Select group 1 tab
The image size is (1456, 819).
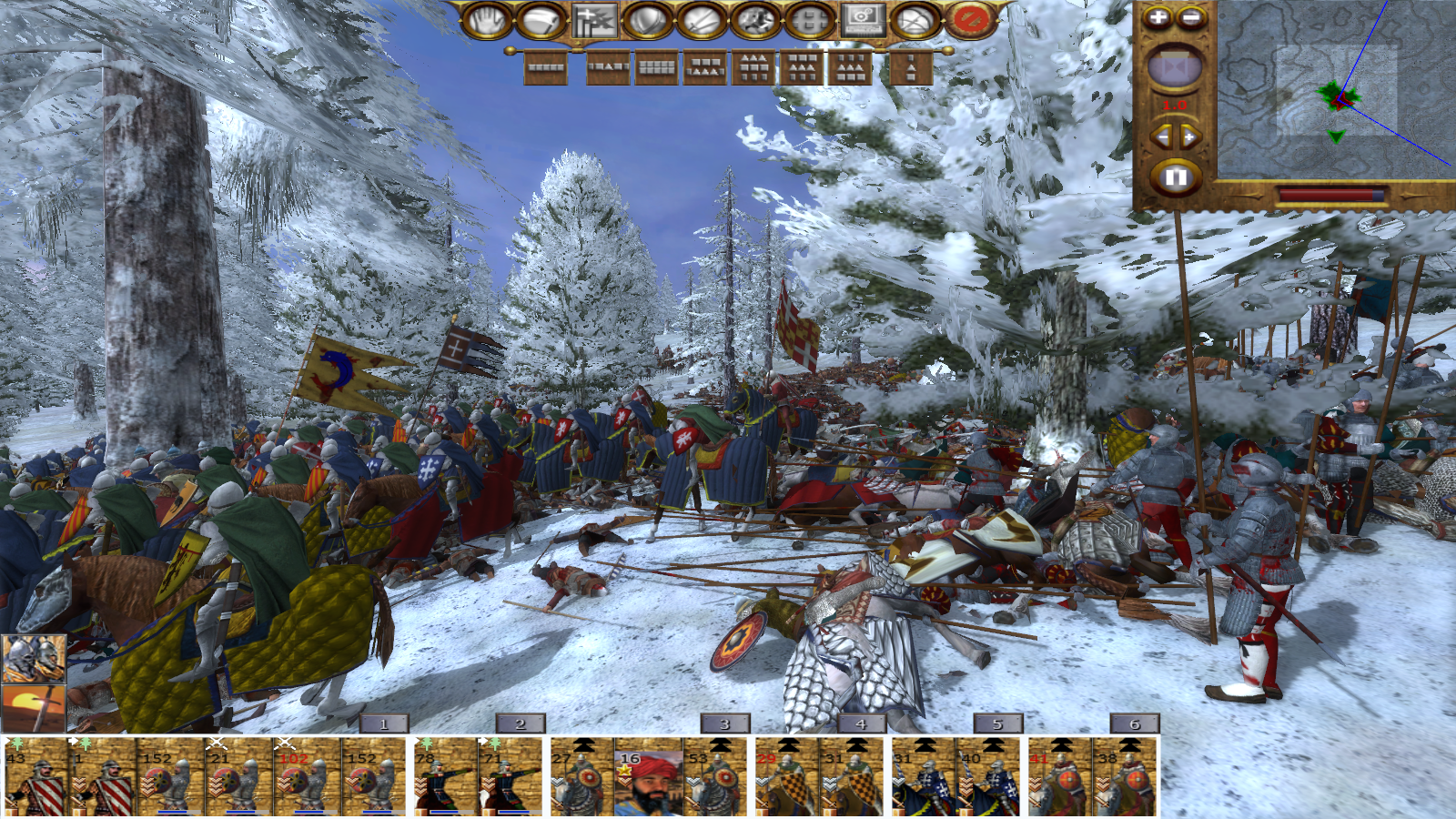(x=383, y=724)
